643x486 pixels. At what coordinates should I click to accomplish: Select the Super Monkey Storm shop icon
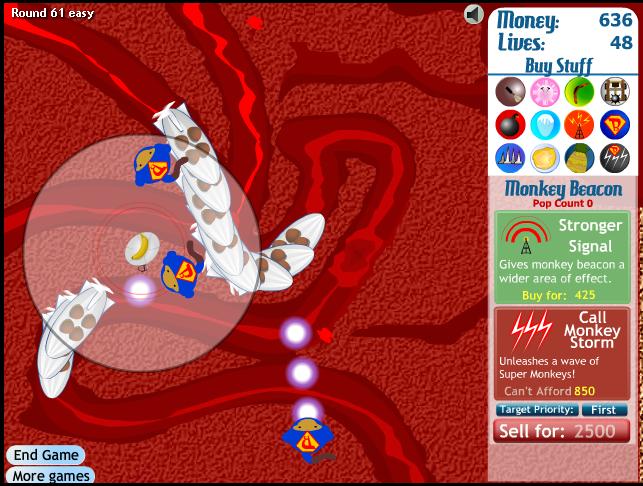tap(614, 157)
